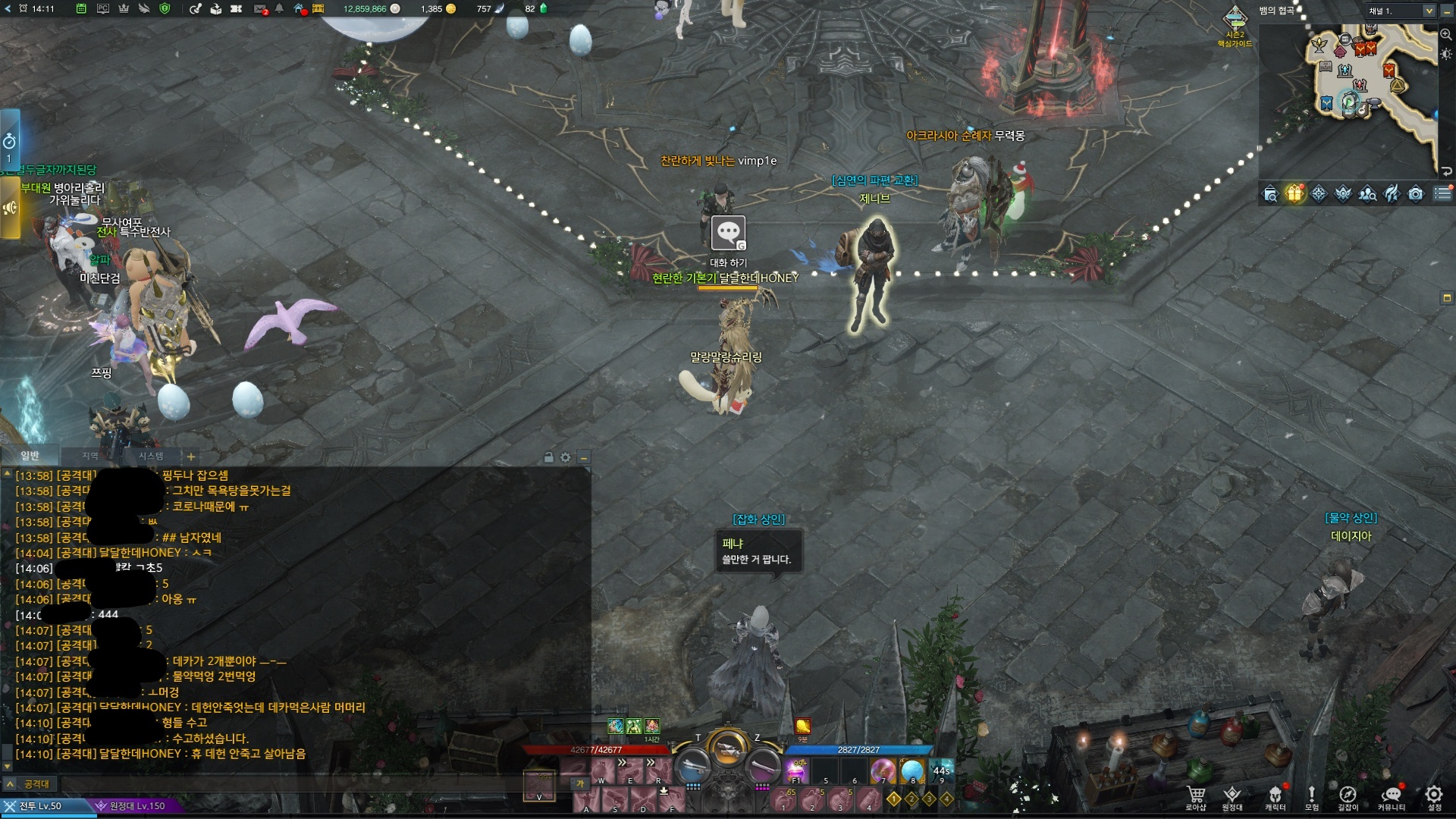Add a new chat tab with plus
This screenshot has height=819, width=1456.
click(x=191, y=457)
